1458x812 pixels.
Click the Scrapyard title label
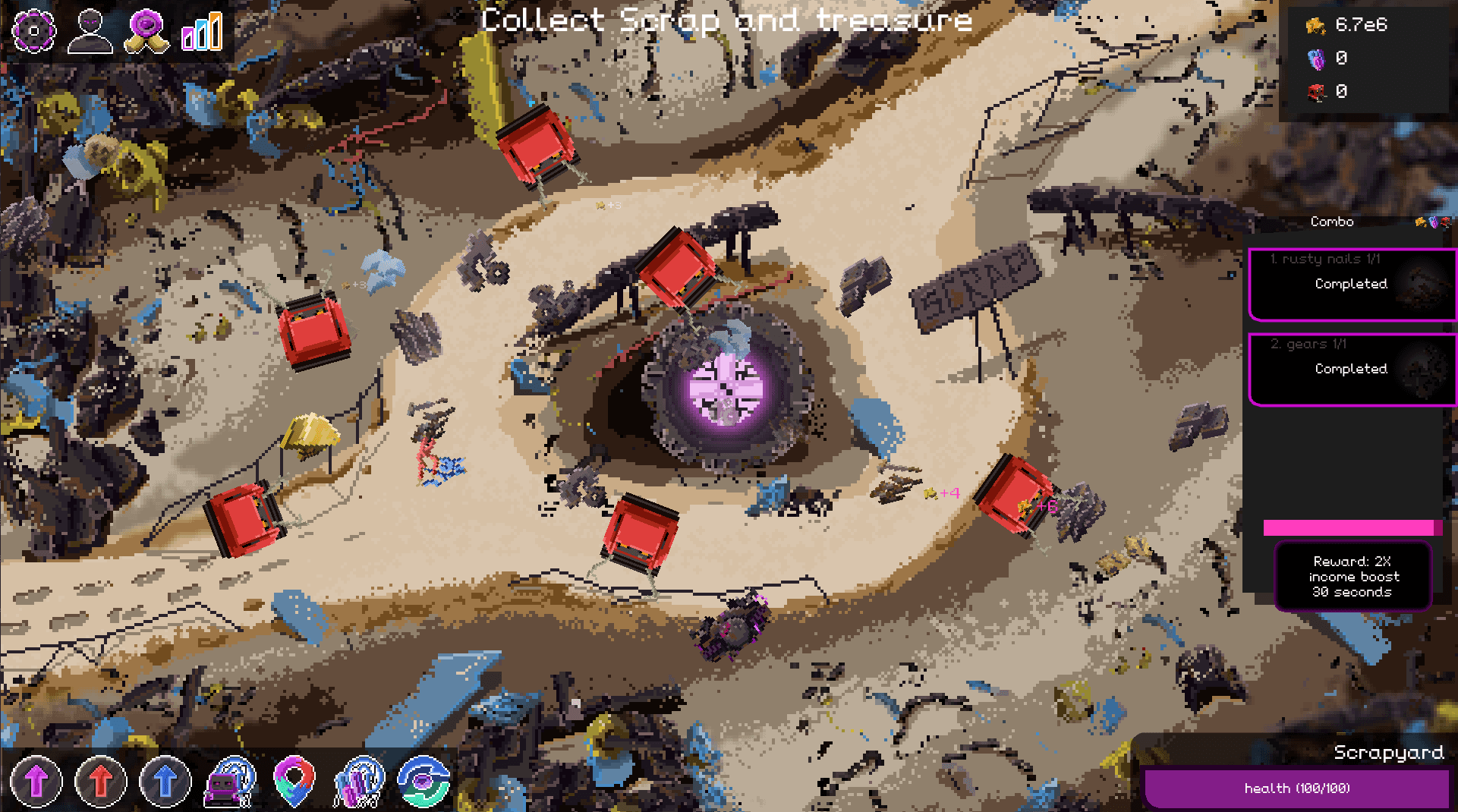point(1388,754)
